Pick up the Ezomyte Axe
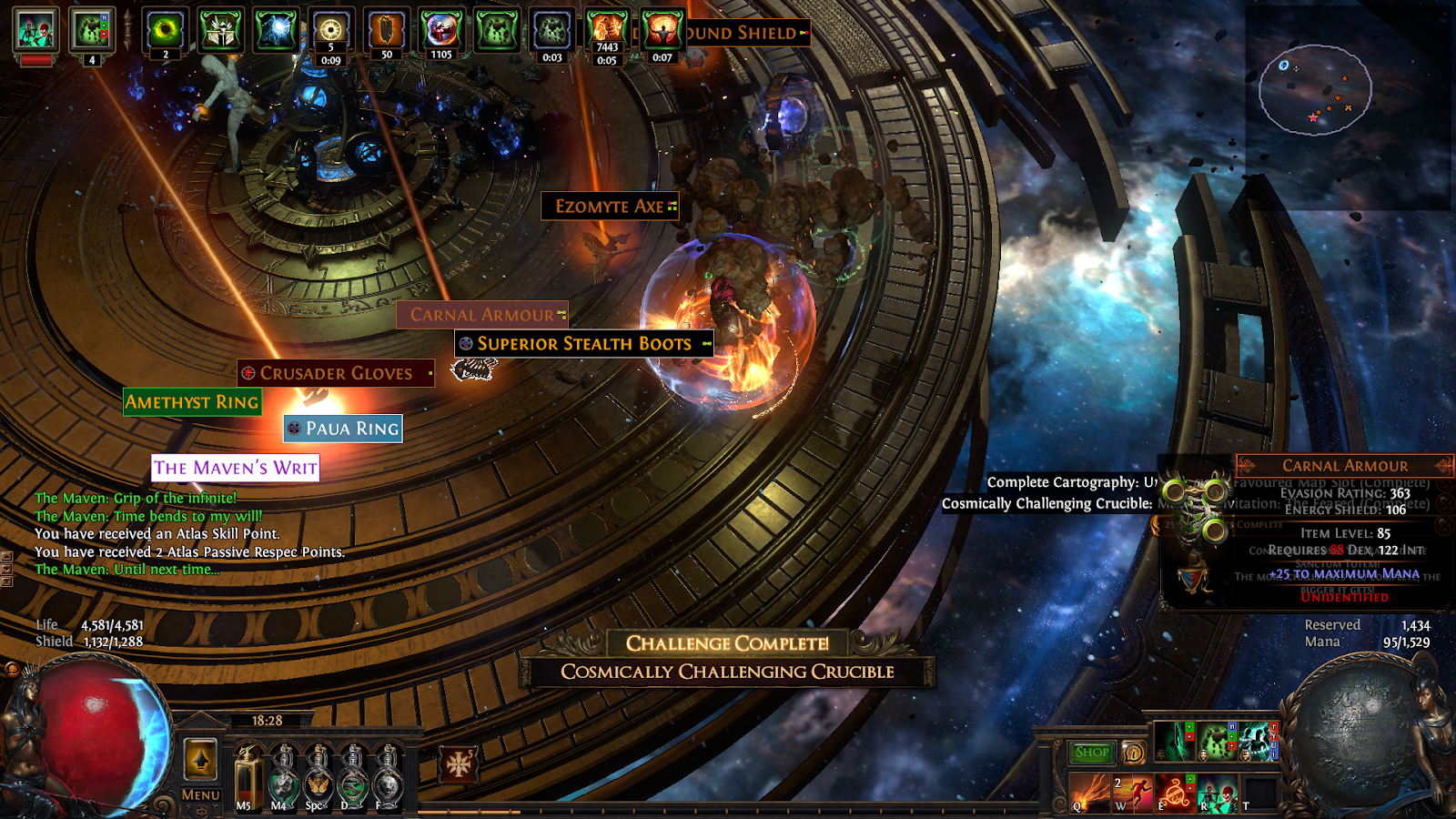1456x819 pixels. [x=610, y=207]
